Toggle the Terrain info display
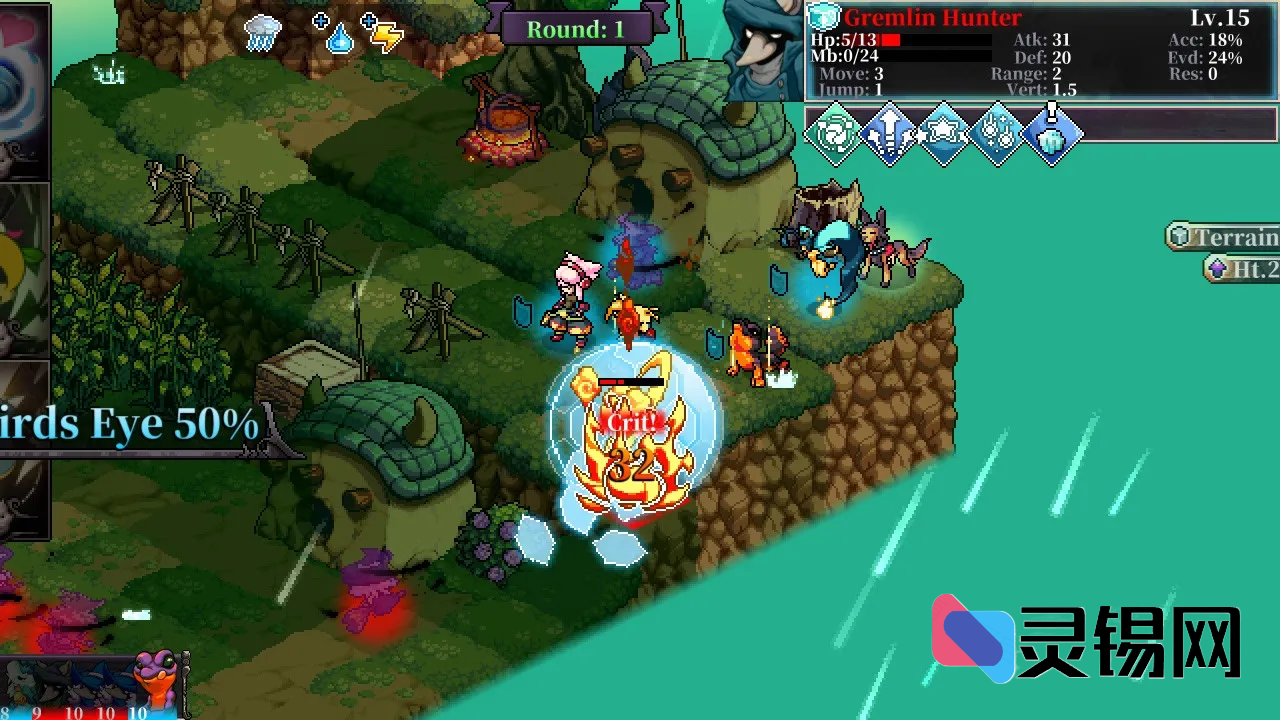 coord(1227,237)
